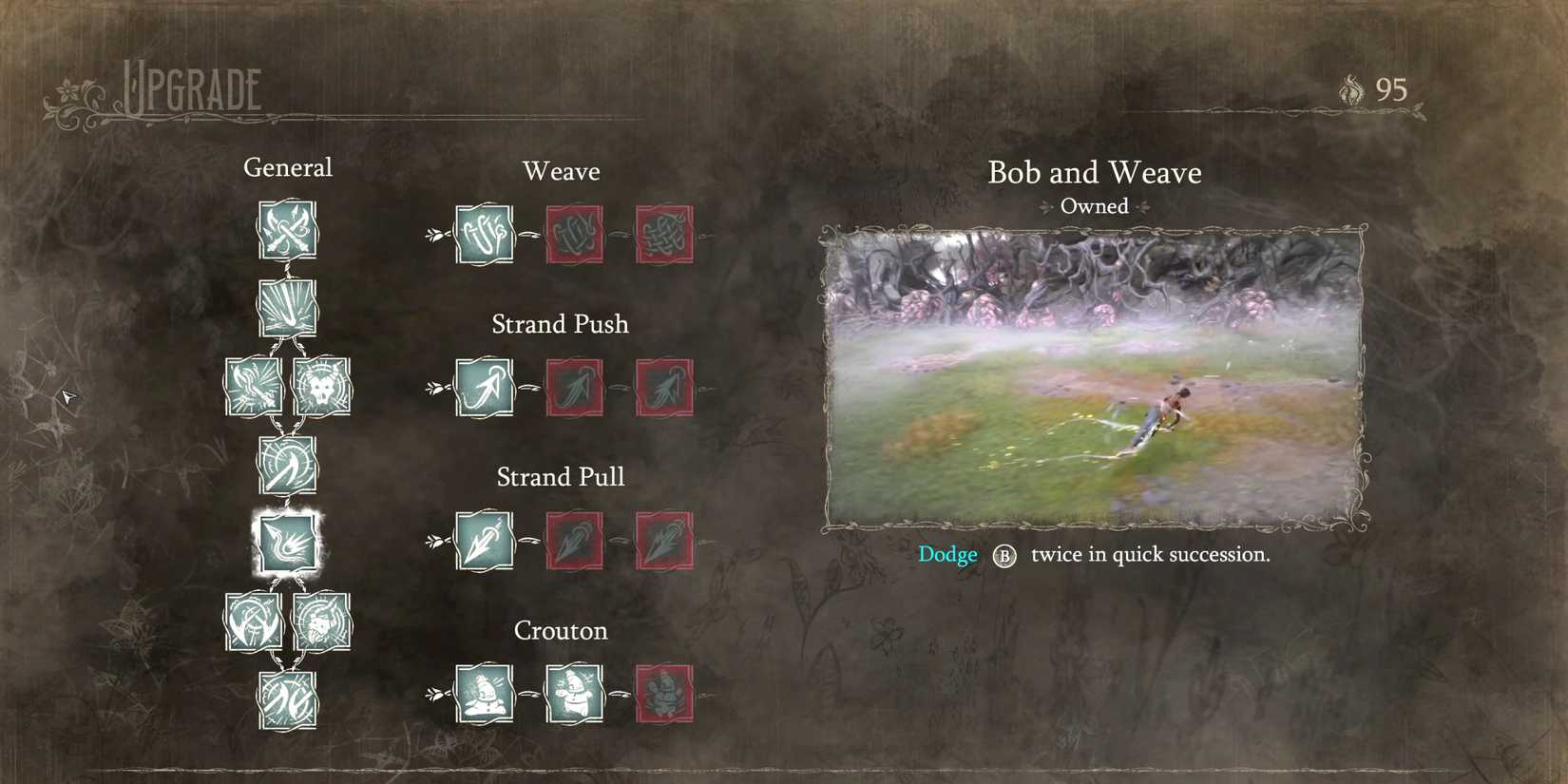1568x784 pixels.
Task: Click the General skill tree header
Action: tap(288, 168)
